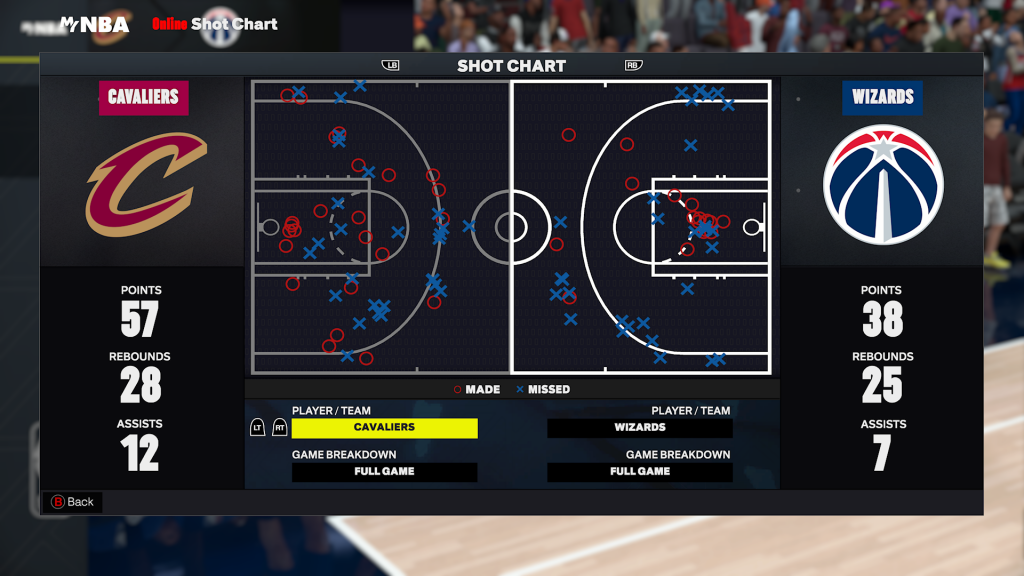Change the Full Game breakdown below the Cavaliers selector
This screenshot has height=576, width=1024.
[x=384, y=472]
